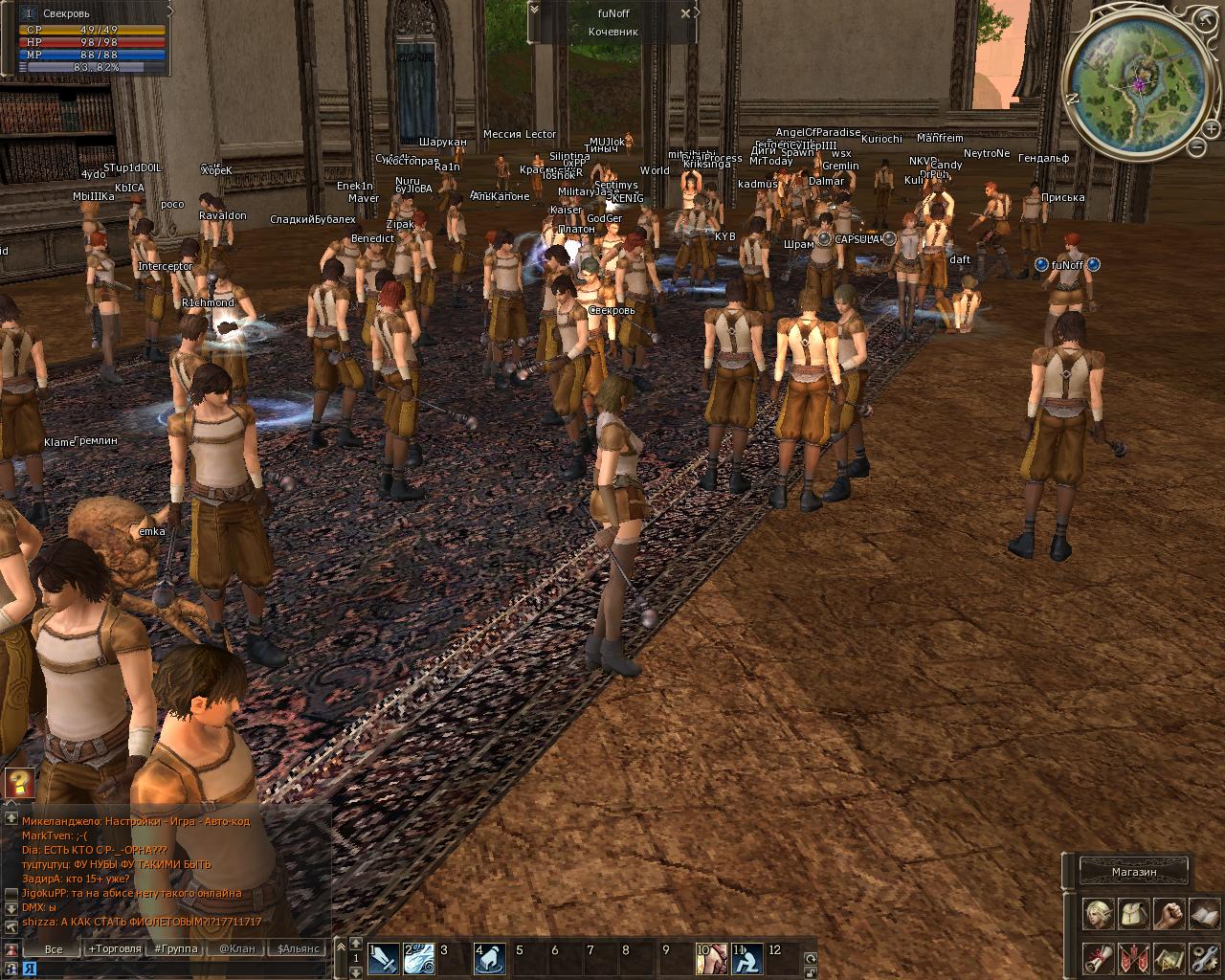Open the clan banners icon

1134,957
